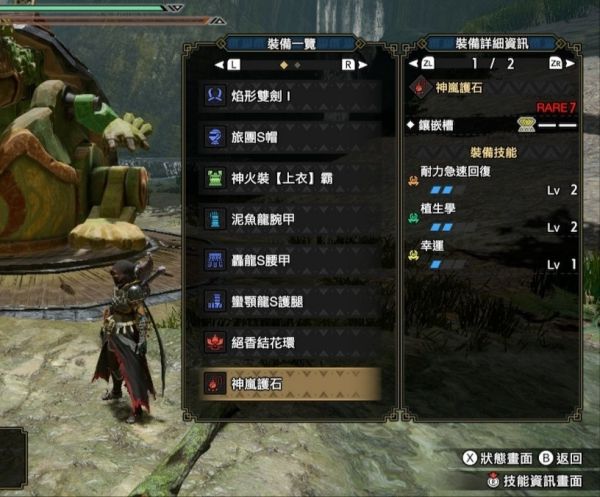Click the 鑲嵌槽 decoration slot row

[x=492, y=126]
